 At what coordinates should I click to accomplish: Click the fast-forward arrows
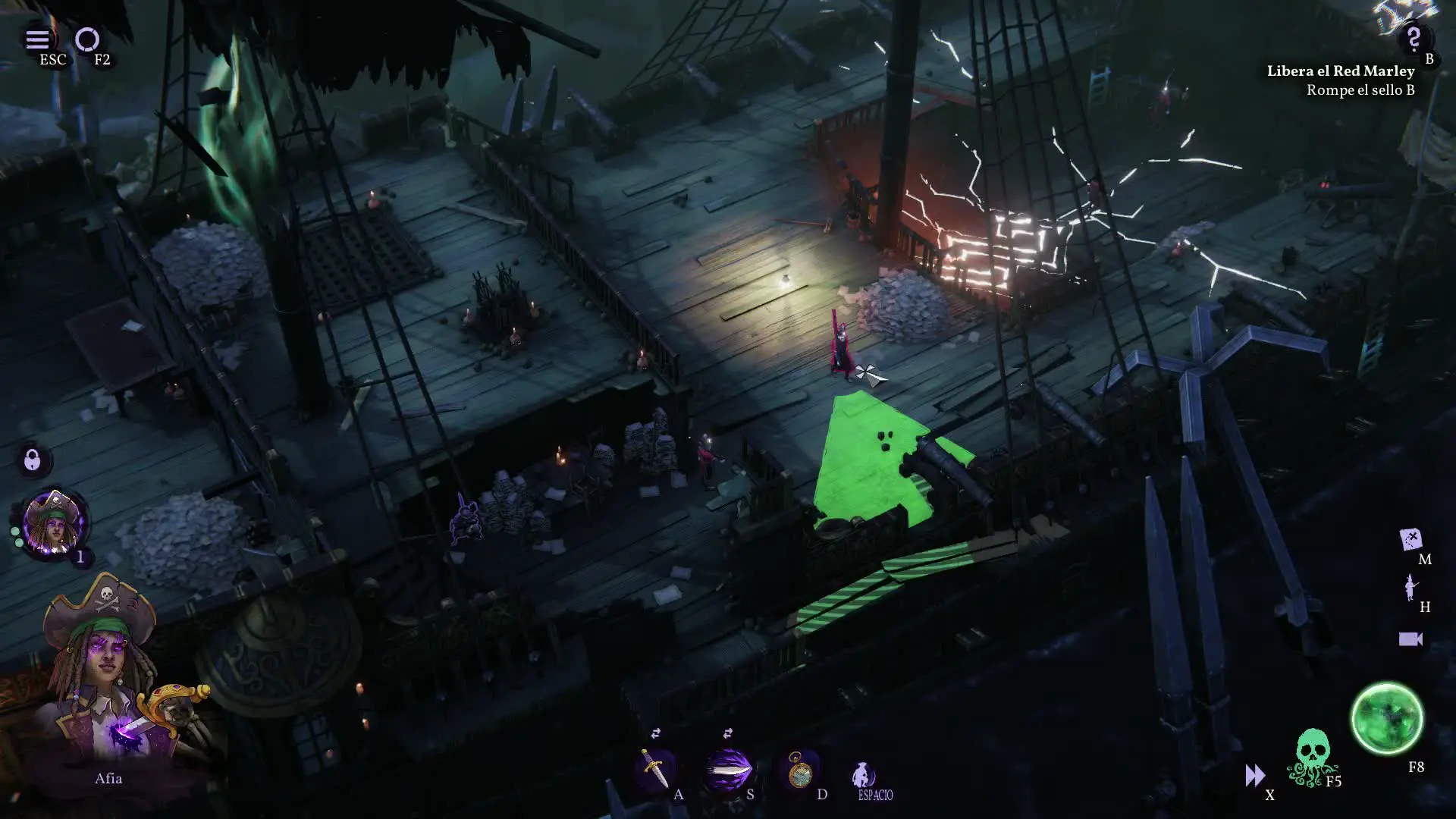pos(1254,775)
